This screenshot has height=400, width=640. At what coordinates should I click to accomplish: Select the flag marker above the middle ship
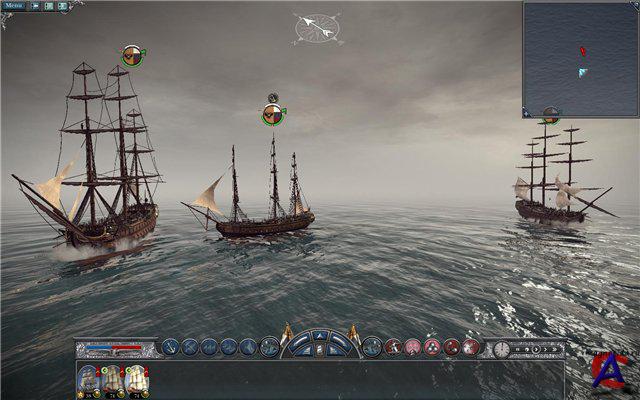(x=271, y=115)
